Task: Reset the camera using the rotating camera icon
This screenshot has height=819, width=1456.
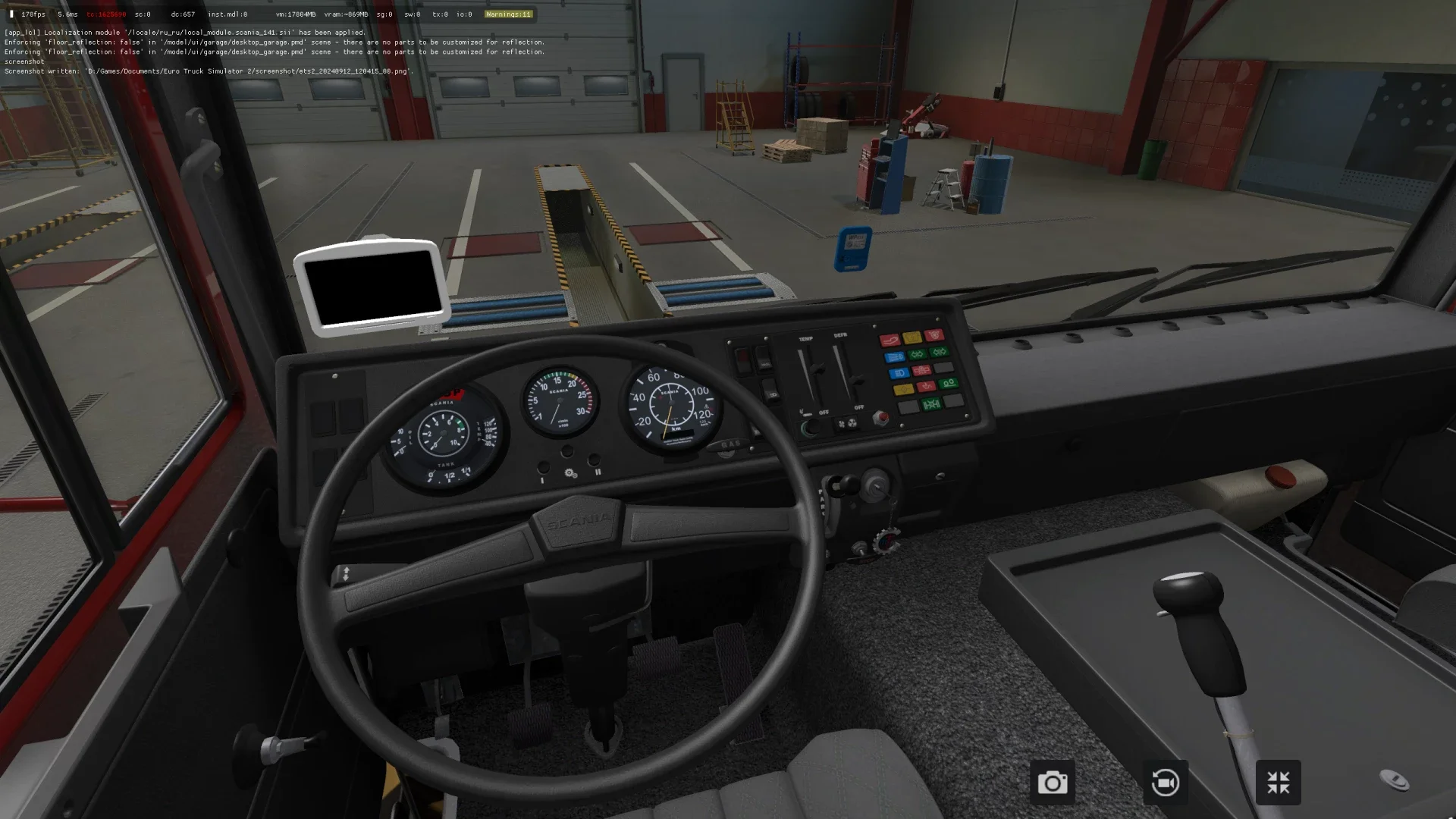Action: coord(1165,782)
